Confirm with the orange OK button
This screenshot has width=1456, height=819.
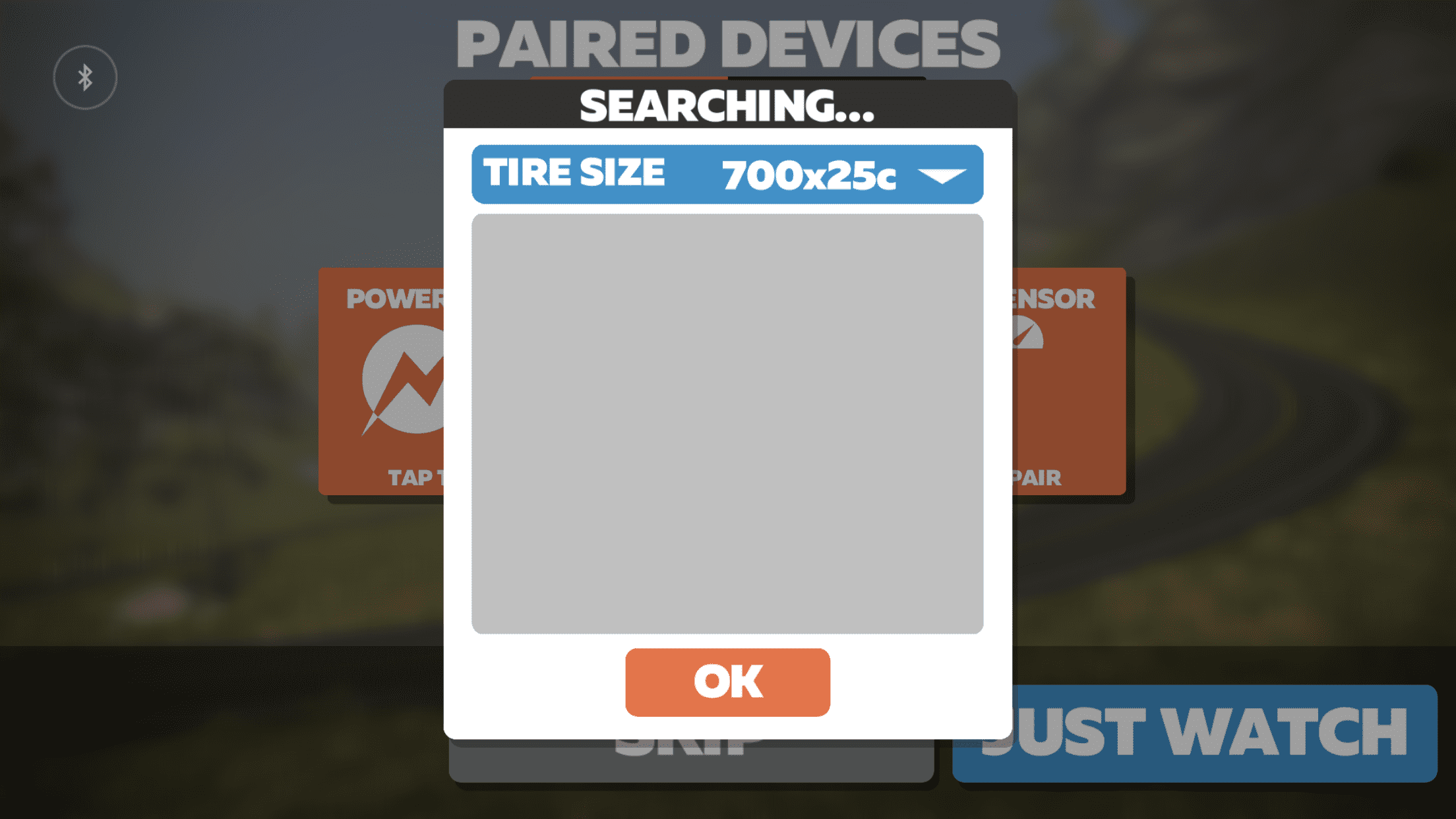727,682
